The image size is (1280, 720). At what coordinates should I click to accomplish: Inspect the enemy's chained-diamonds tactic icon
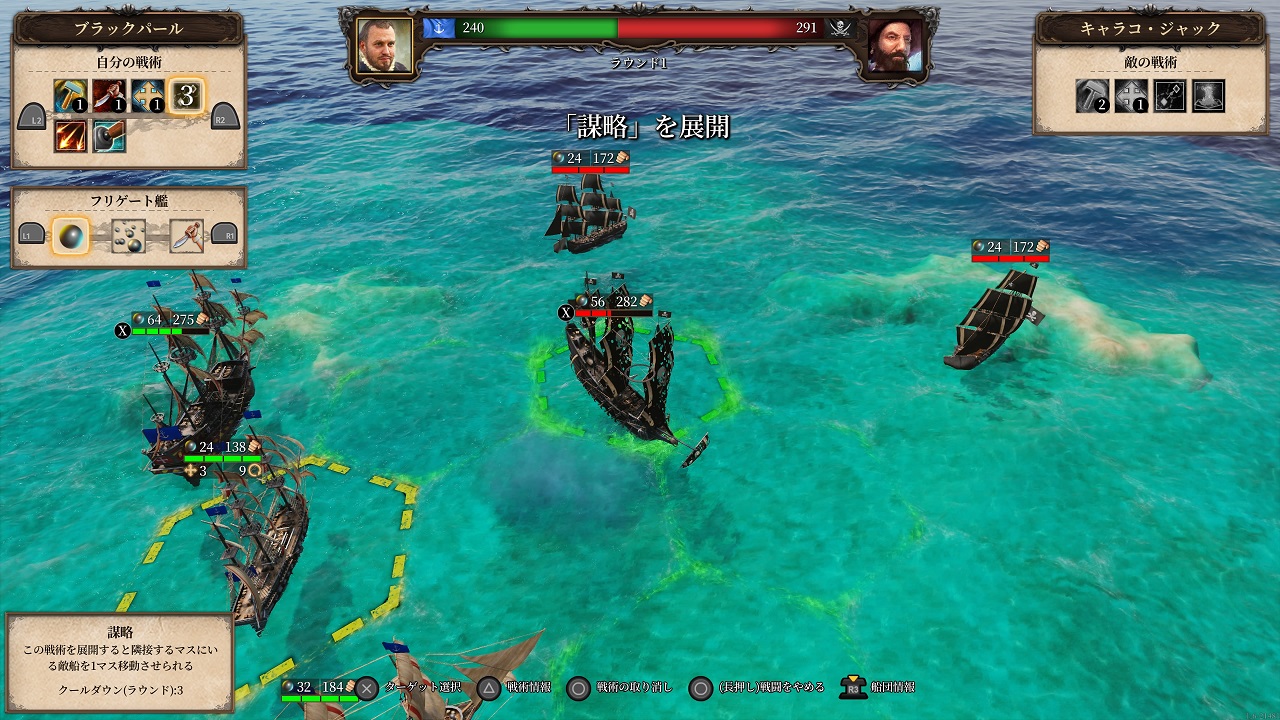coord(1170,96)
